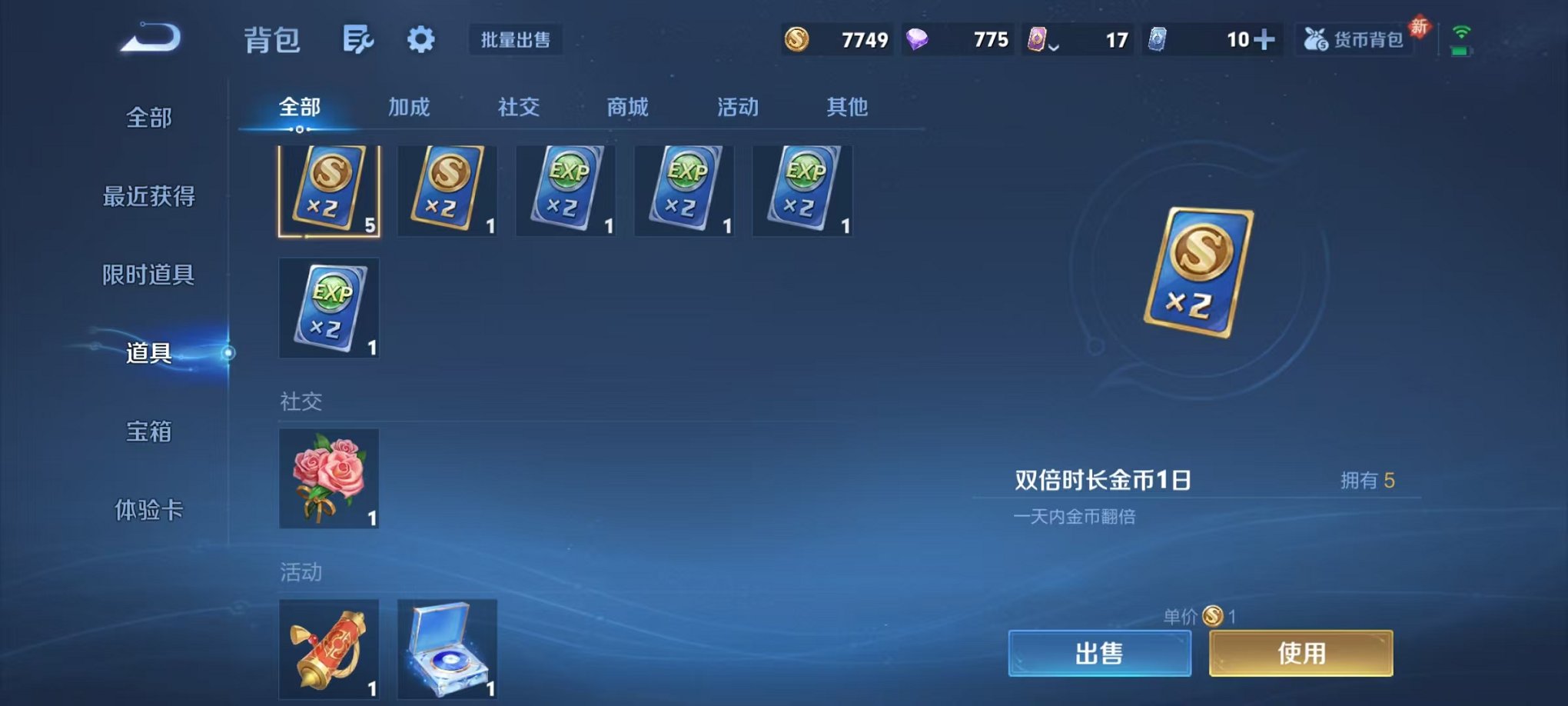Click the plus icon to add blue currency

pyautogui.click(x=1265, y=38)
